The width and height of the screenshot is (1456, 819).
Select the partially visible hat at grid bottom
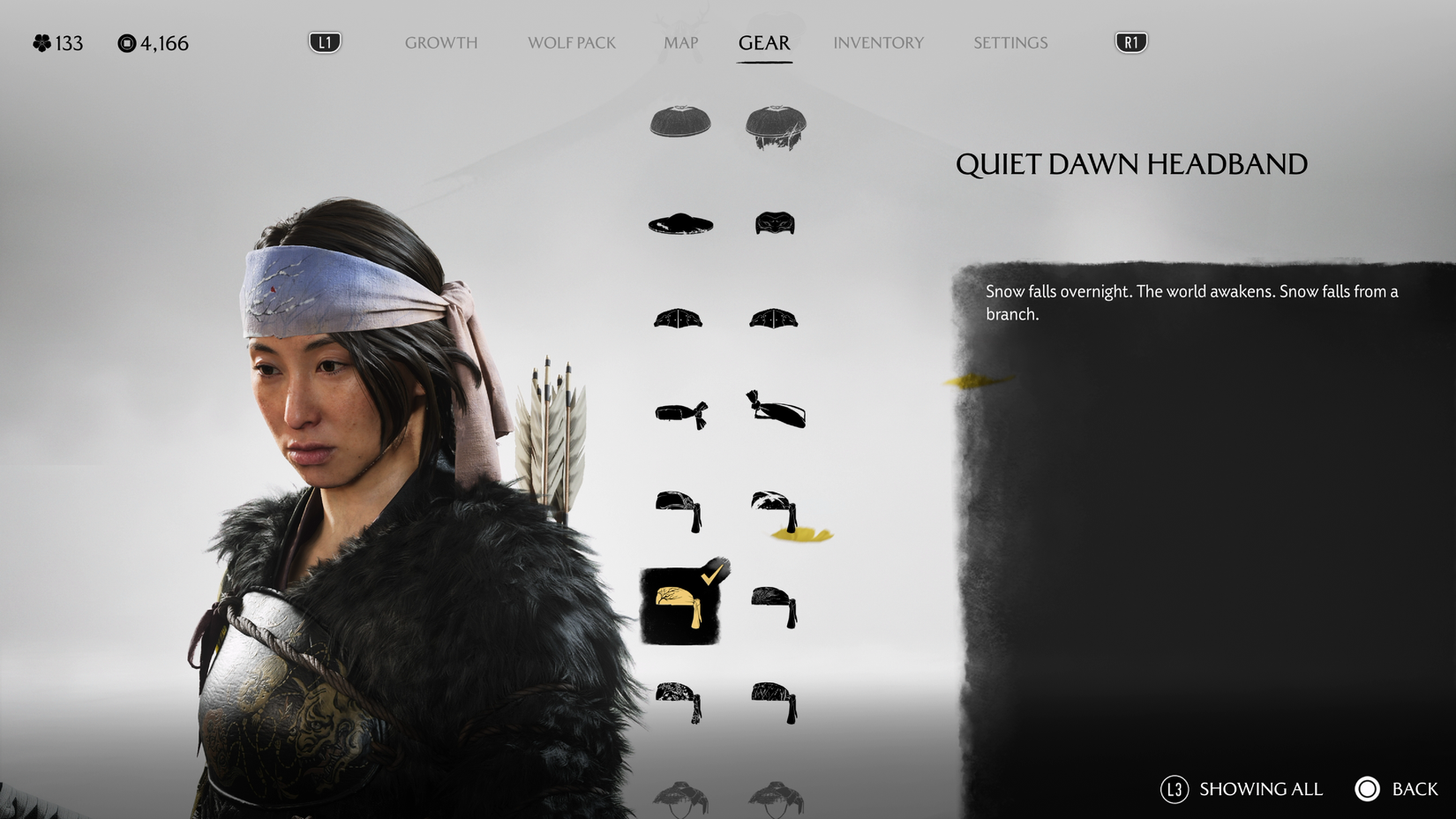(x=679, y=794)
